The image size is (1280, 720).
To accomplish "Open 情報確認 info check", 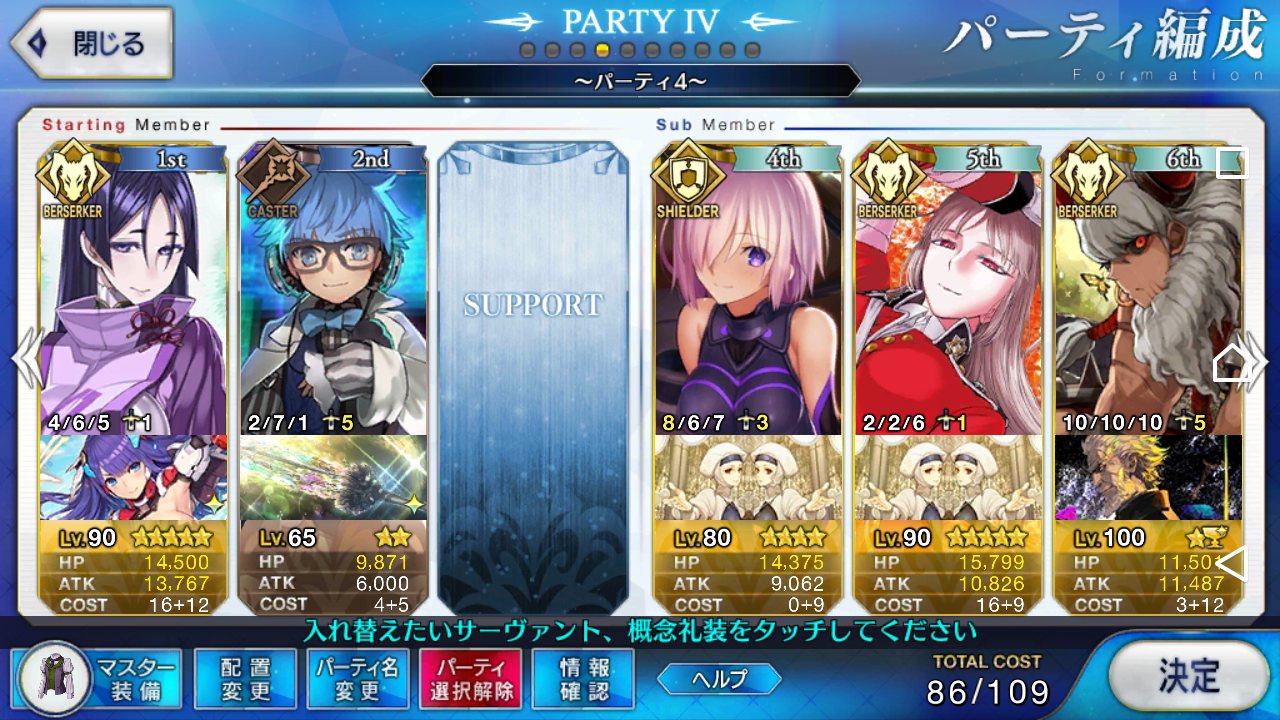I will 583,678.
